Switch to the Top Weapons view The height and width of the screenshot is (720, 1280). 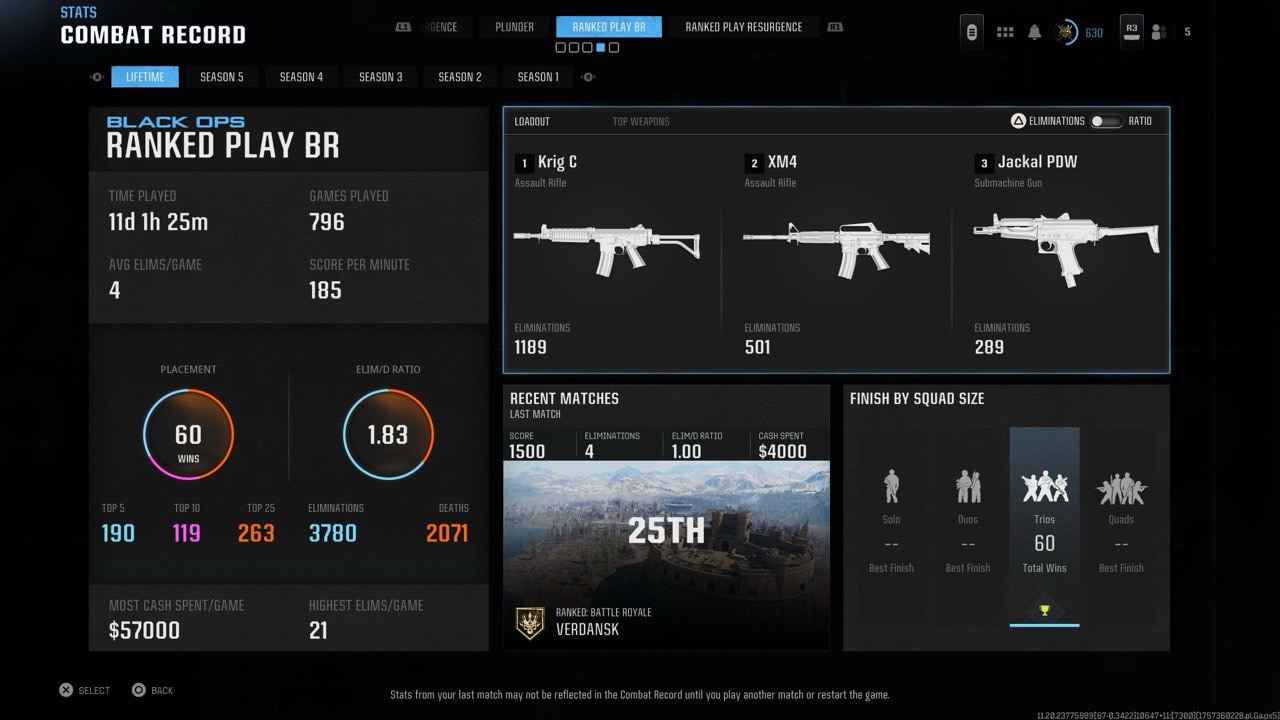click(x=641, y=122)
